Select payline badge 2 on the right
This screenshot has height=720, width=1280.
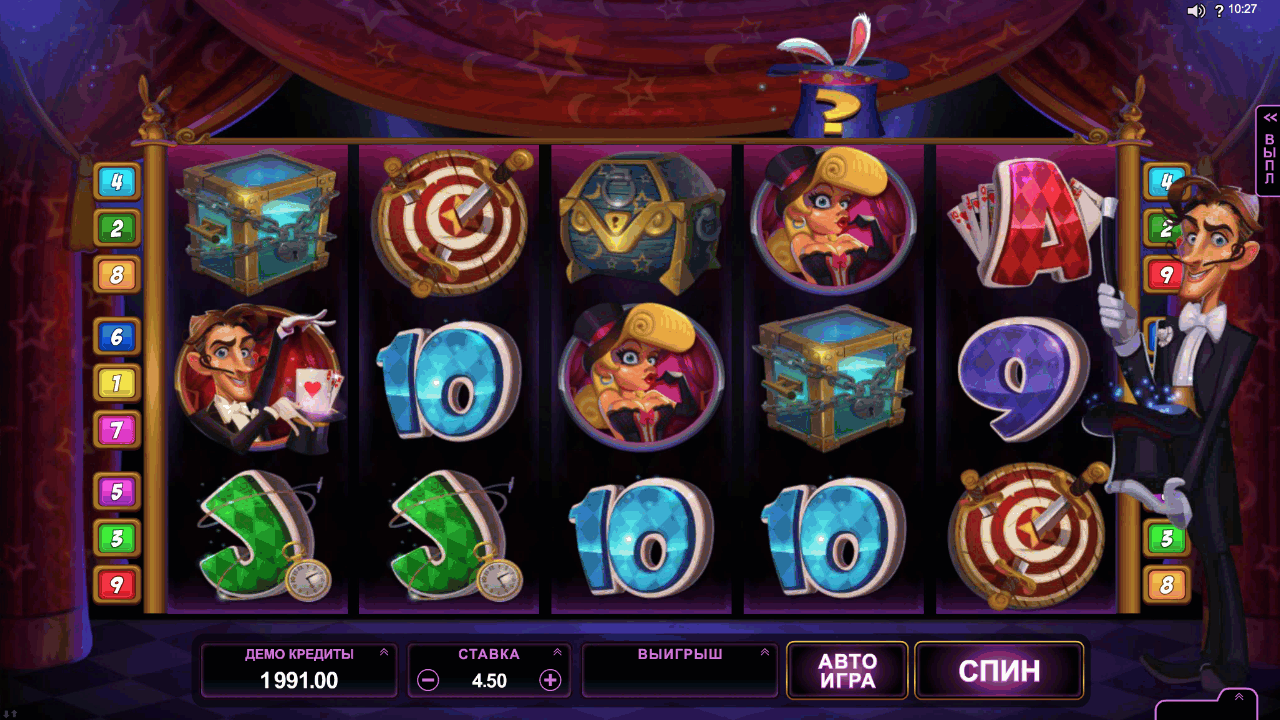point(1163,228)
